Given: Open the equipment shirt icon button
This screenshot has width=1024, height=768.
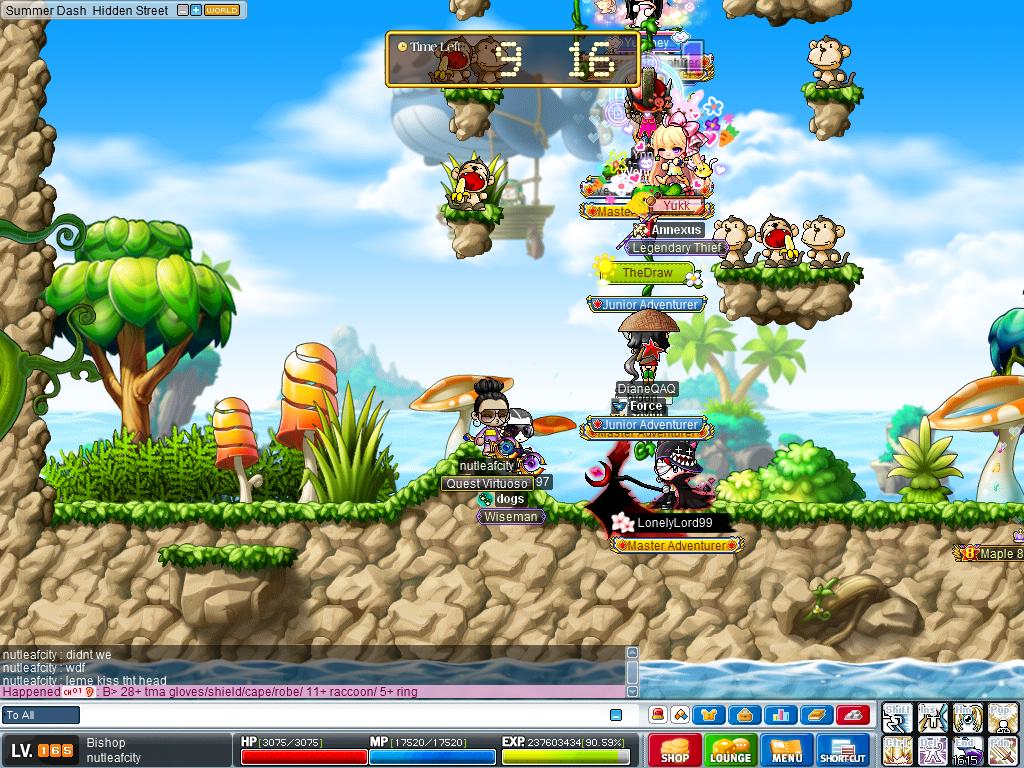Looking at the screenshot, I should click(709, 715).
